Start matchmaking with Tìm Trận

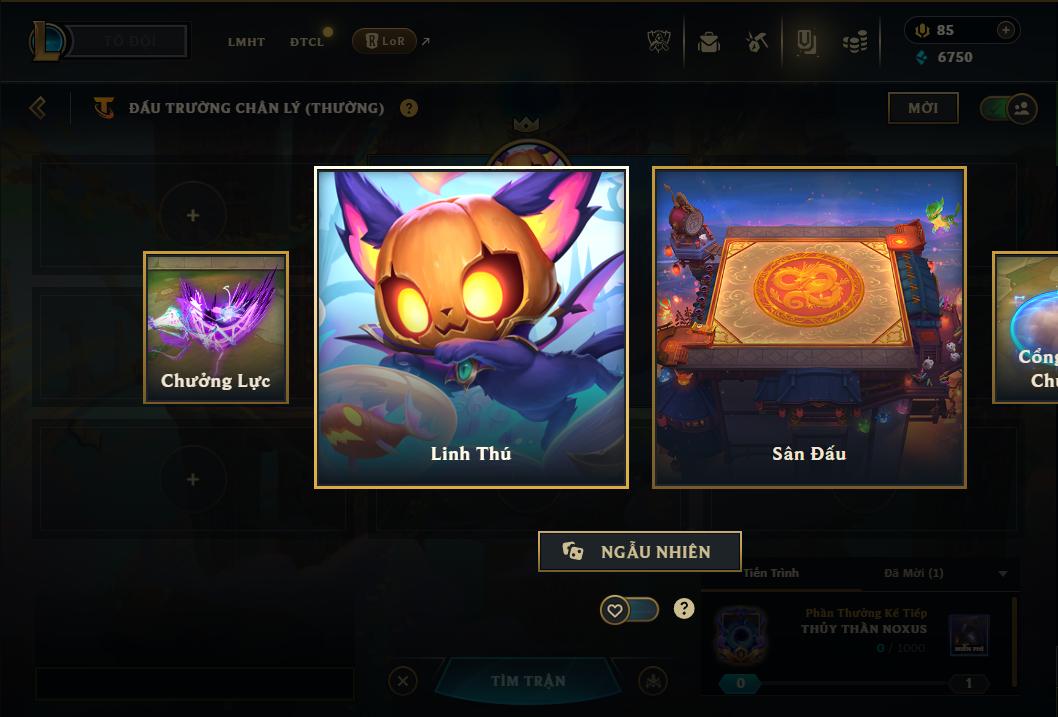tap(528, 681)
